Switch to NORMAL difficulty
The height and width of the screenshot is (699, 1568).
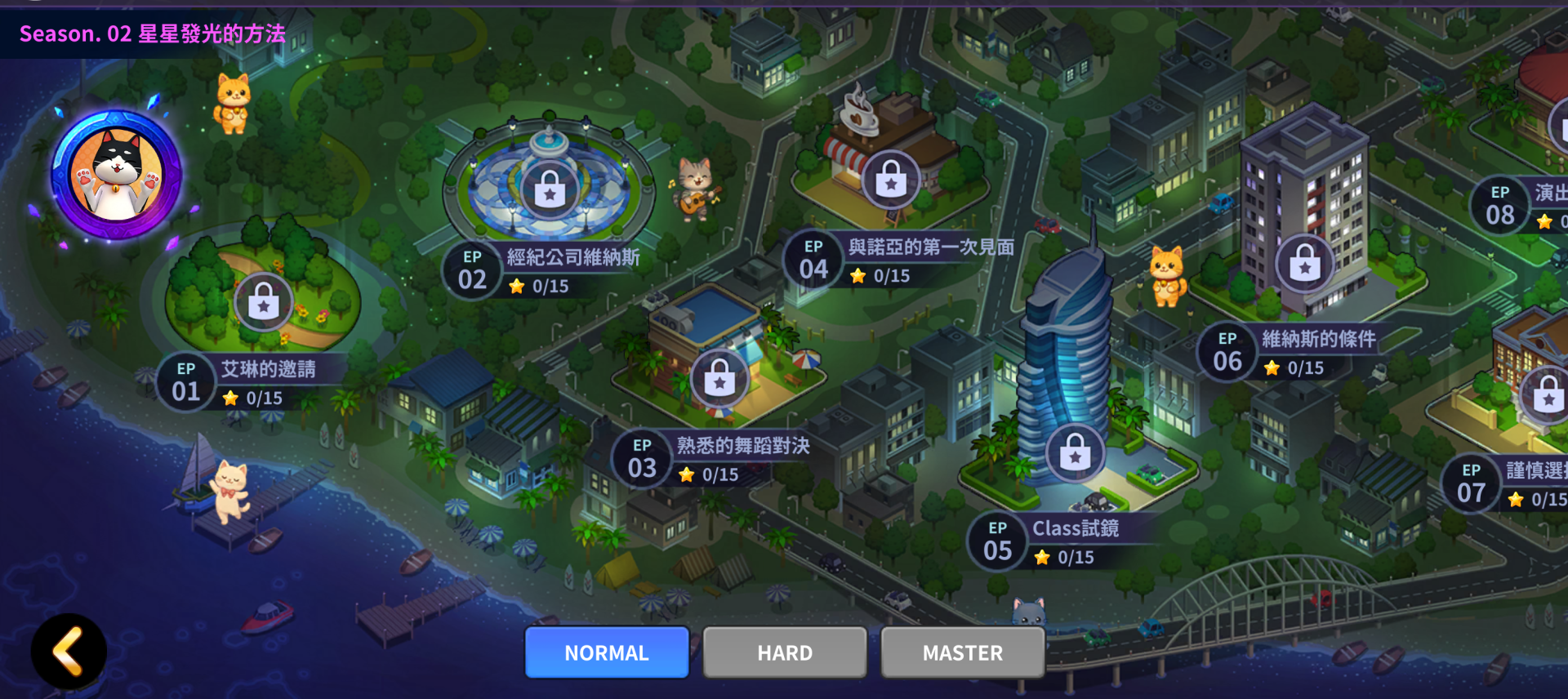(x=607, y=652)
